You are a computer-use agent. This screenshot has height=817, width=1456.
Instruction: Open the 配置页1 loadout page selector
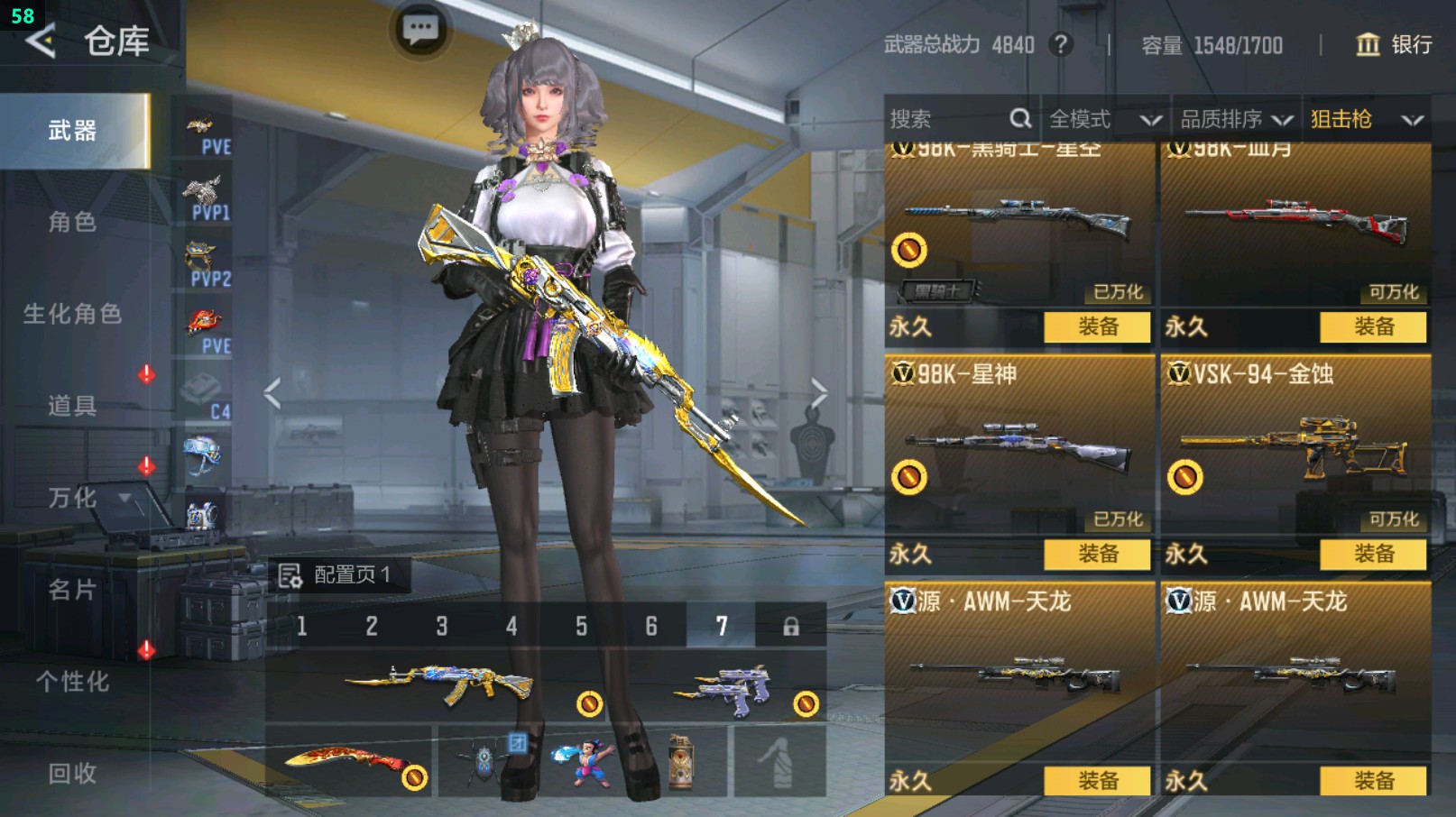pos(338,574)
